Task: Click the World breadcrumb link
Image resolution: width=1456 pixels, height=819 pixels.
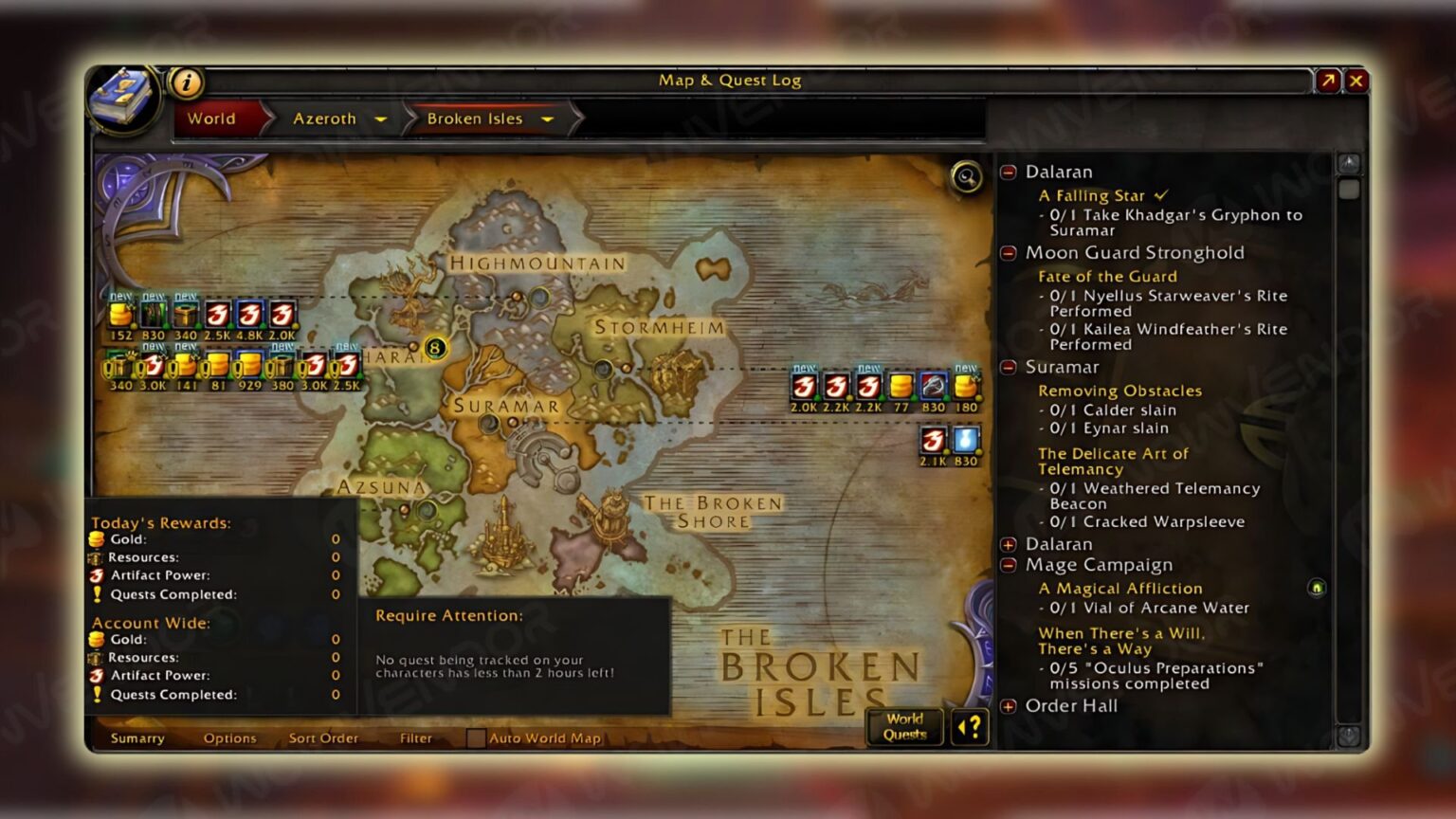Action: pos(212,118)
